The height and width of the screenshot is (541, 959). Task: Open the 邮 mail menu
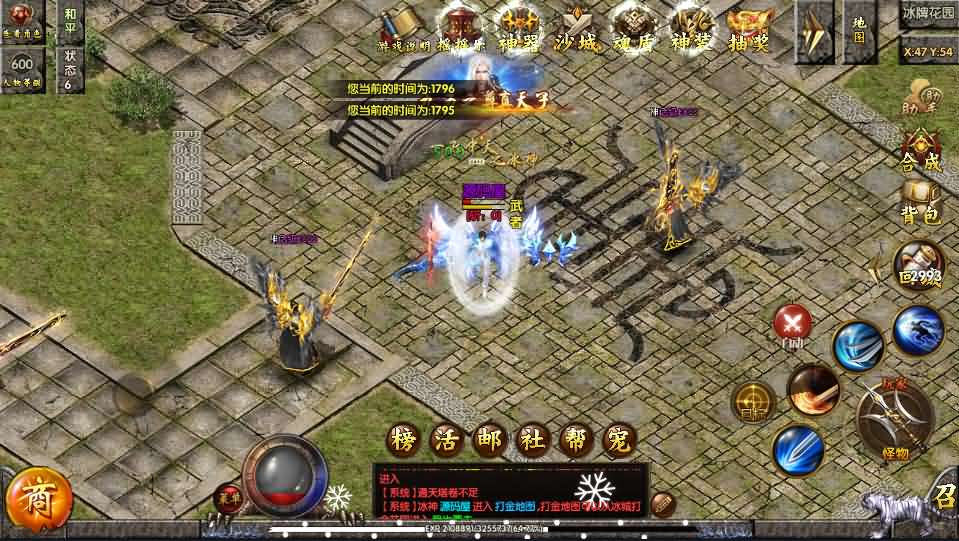click(x=491, y=440)
